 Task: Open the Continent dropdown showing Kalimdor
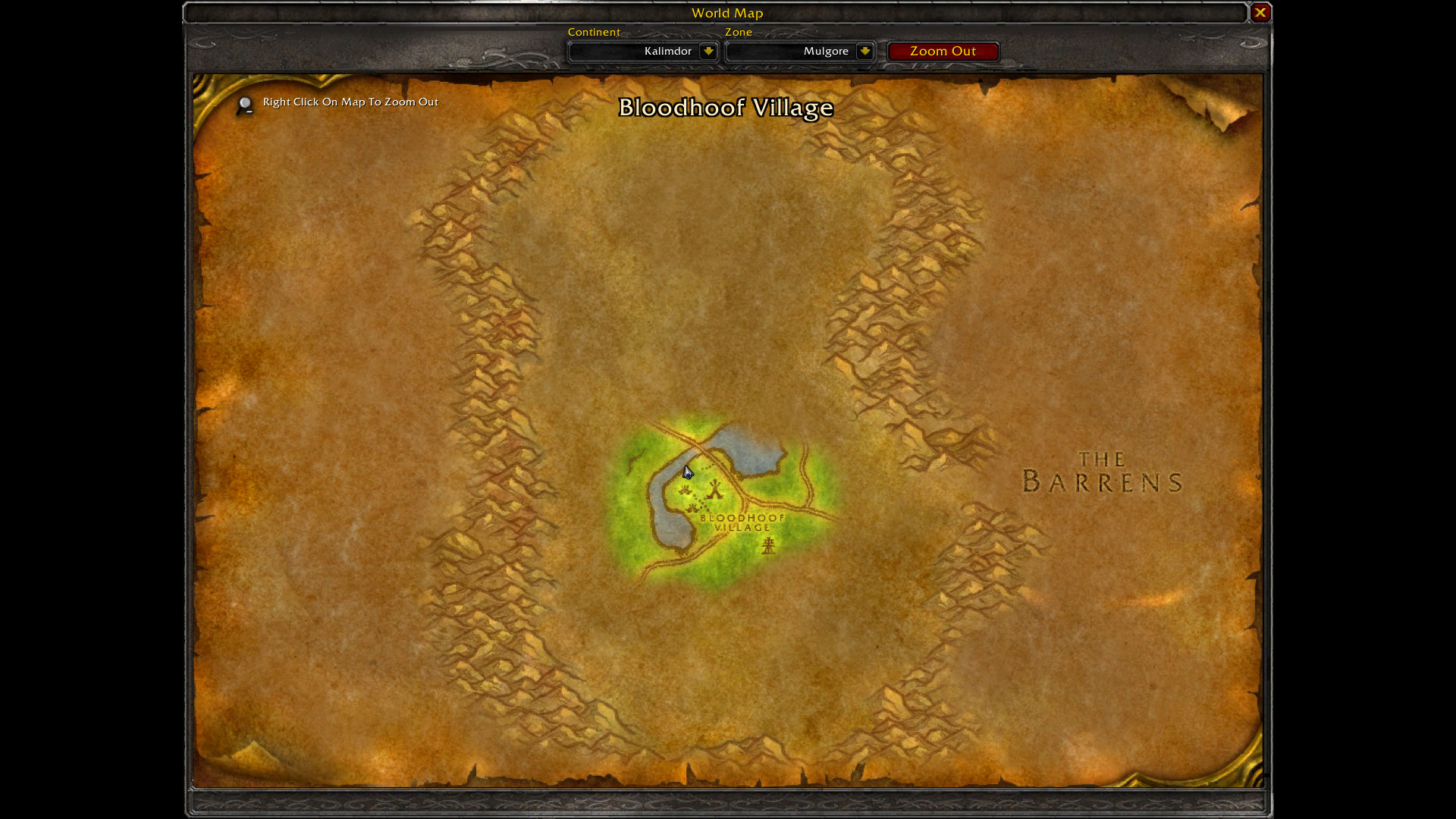pos(642,51)
